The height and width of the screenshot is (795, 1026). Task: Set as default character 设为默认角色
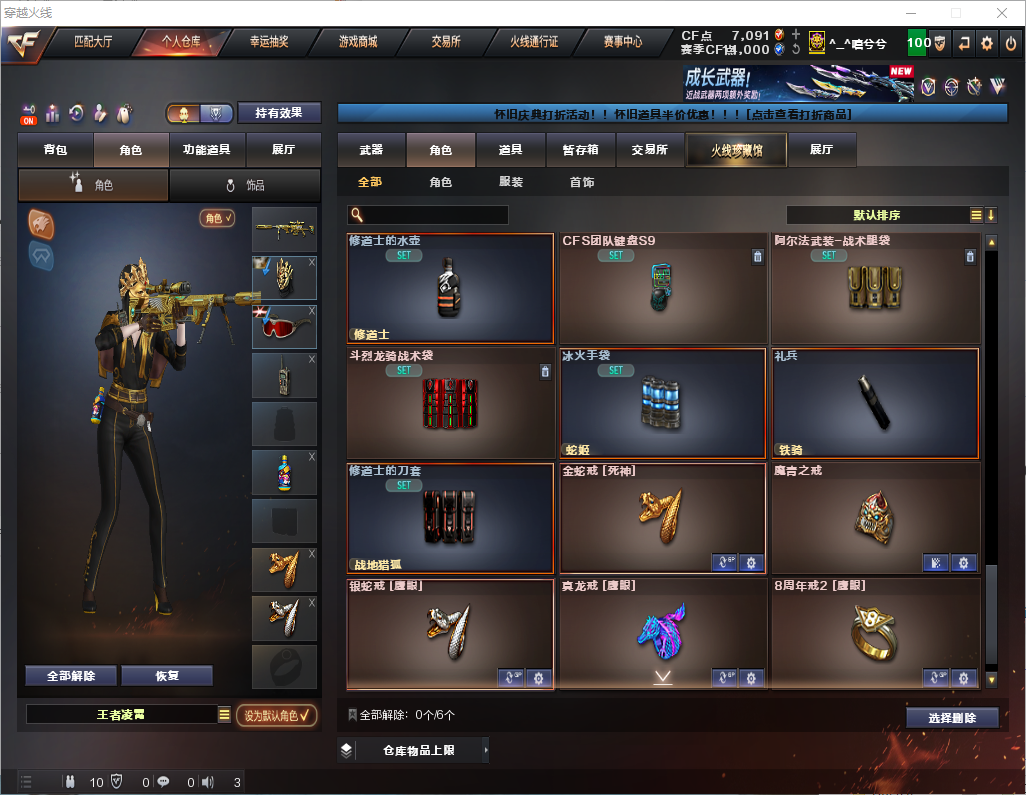click(x=276, y=715)
